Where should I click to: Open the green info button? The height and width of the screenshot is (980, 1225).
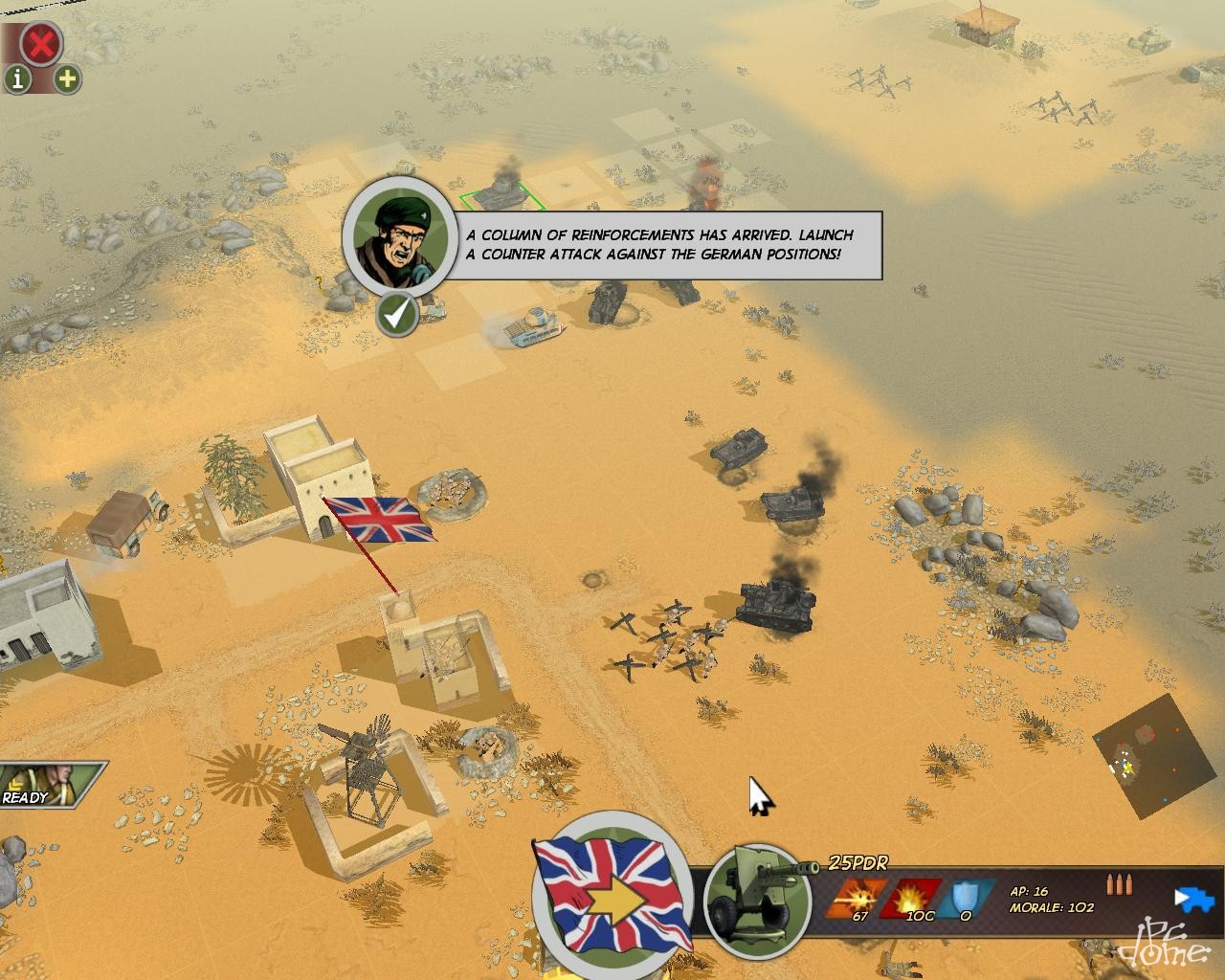[17, 78]
